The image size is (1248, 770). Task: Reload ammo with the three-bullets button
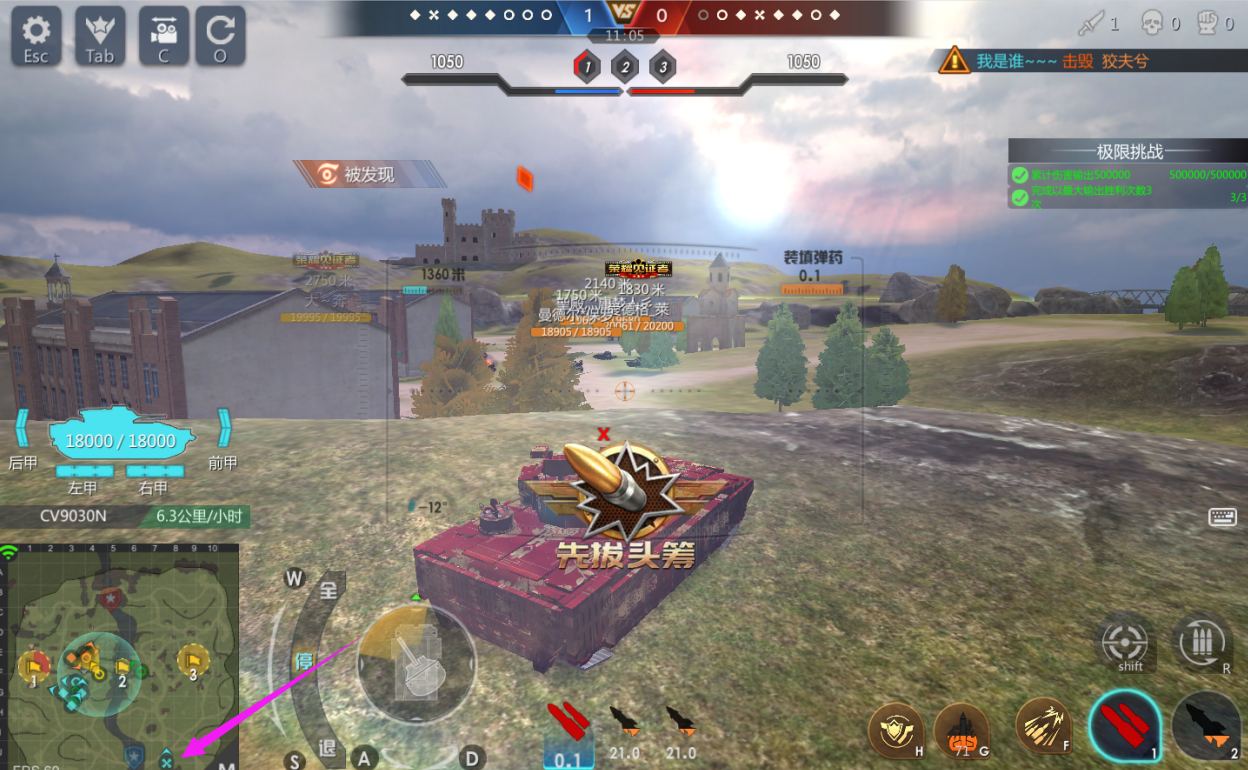point(1201,641)
